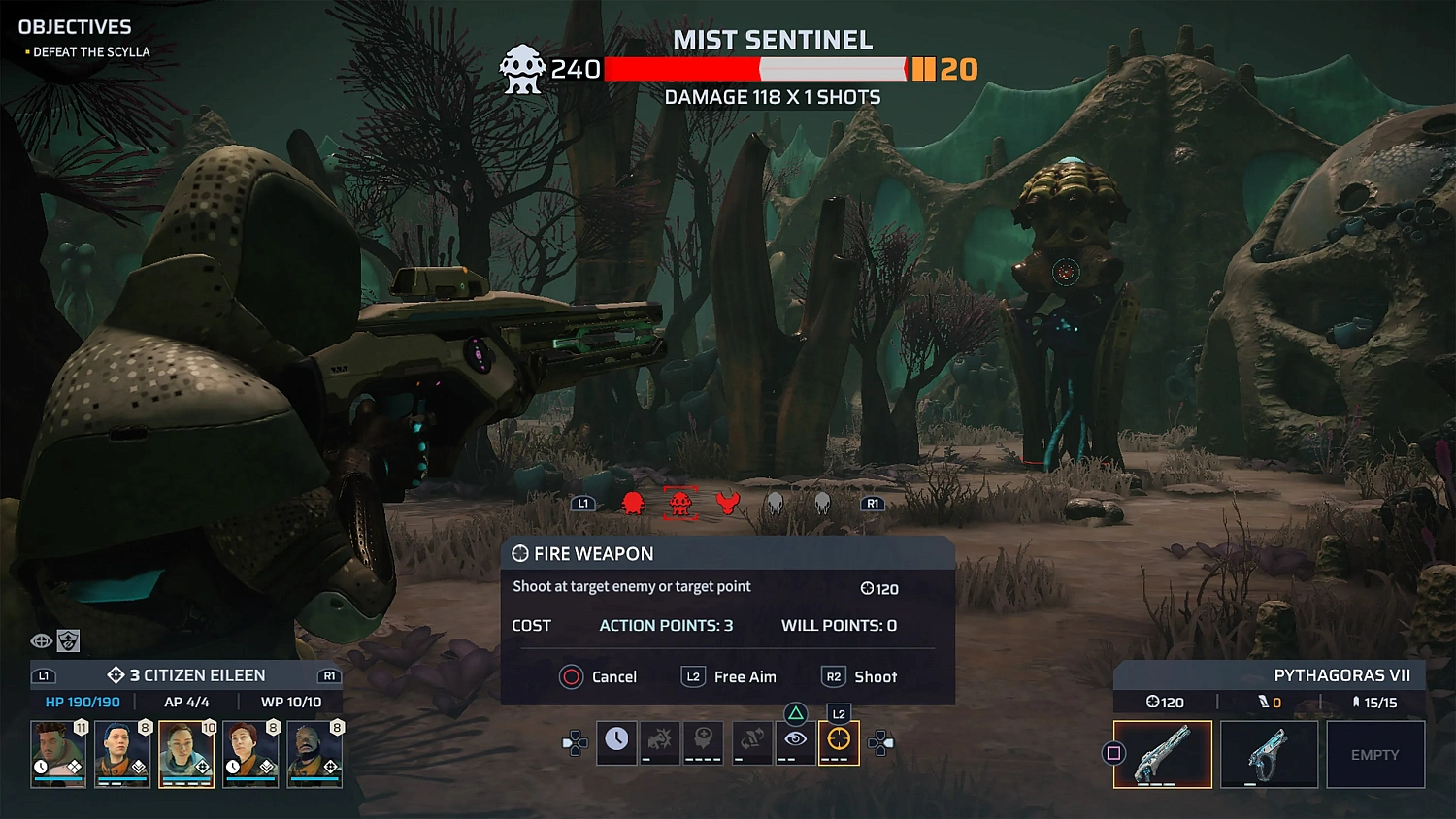Click a white skull hidden-enemy marker
Image resolution: width=1456 pixels, height=819 pixels.
pyautogui.click(x=774, y=502)
